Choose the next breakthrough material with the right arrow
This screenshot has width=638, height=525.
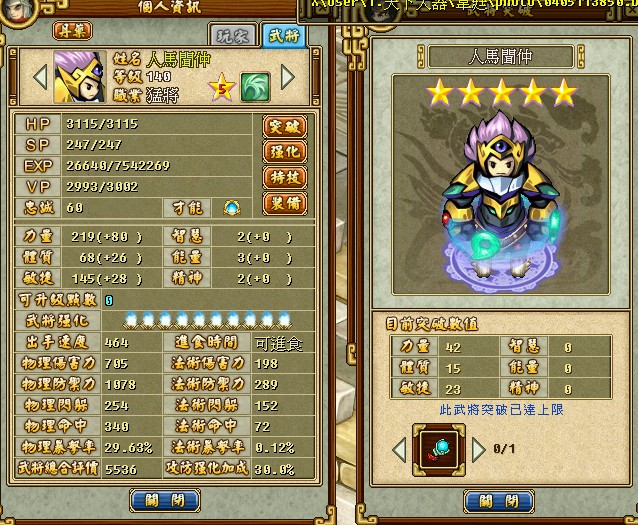pyautogui.click(x=480, y=451)
